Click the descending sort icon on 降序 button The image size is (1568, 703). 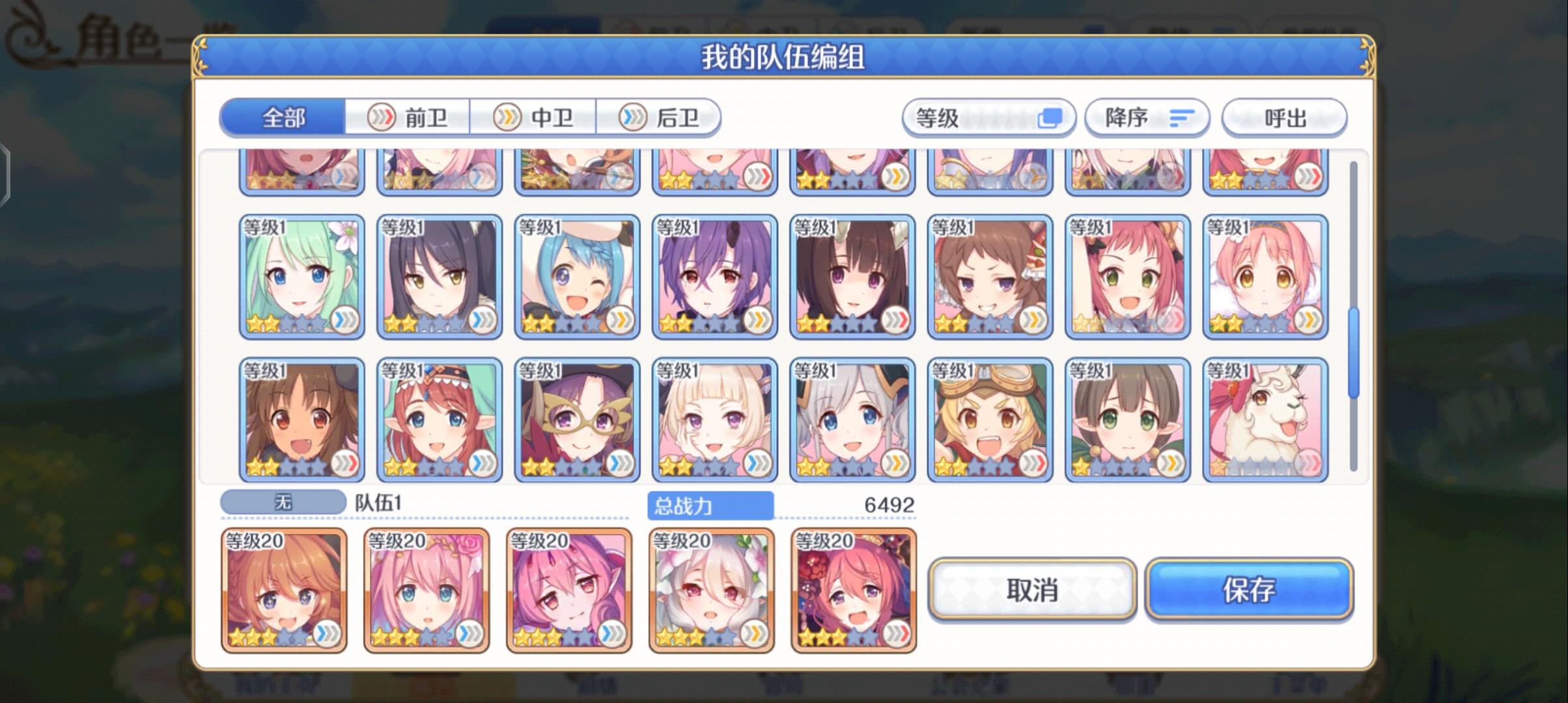tap(1182, 117)
